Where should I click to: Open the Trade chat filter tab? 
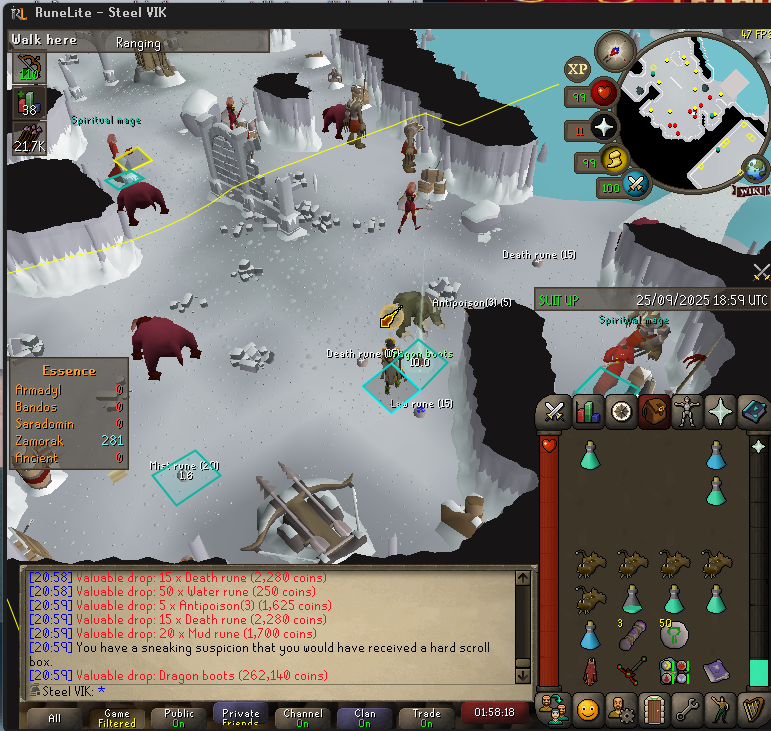click(427, 717)
